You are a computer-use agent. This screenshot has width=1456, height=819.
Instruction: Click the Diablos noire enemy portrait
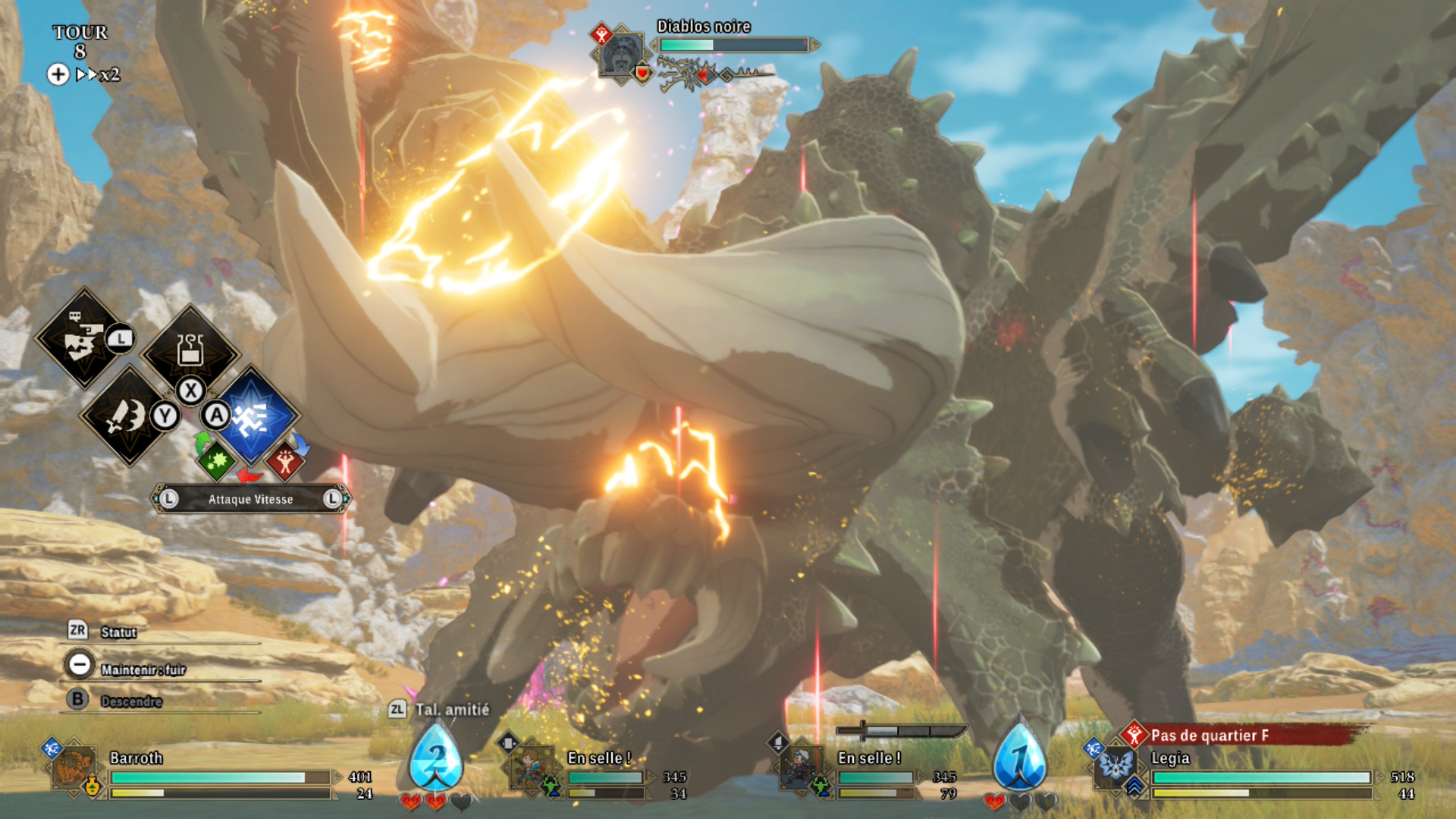pyautogui.click(x=622, y=55)
